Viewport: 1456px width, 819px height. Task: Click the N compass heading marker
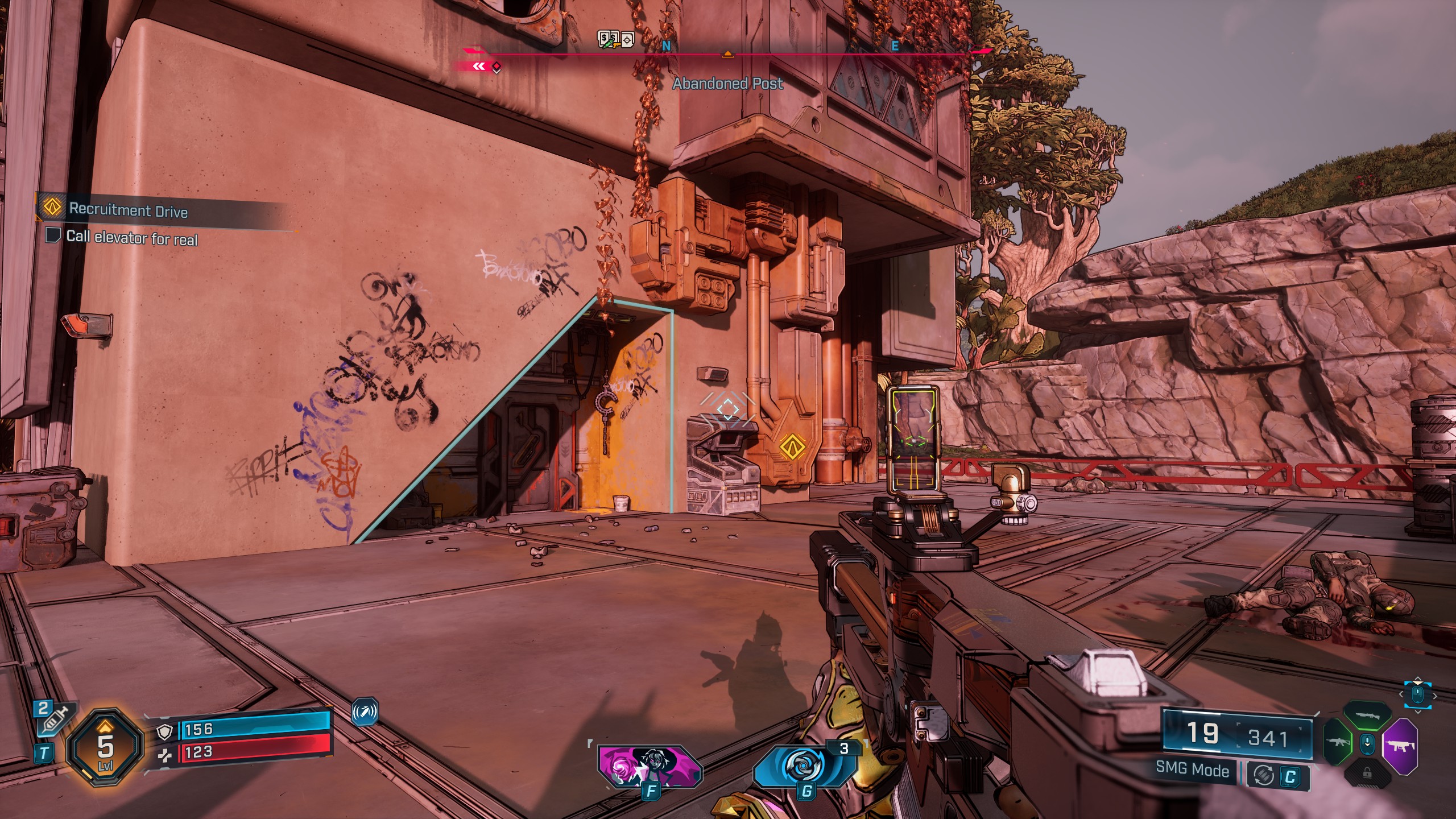(x=666, y=45)
